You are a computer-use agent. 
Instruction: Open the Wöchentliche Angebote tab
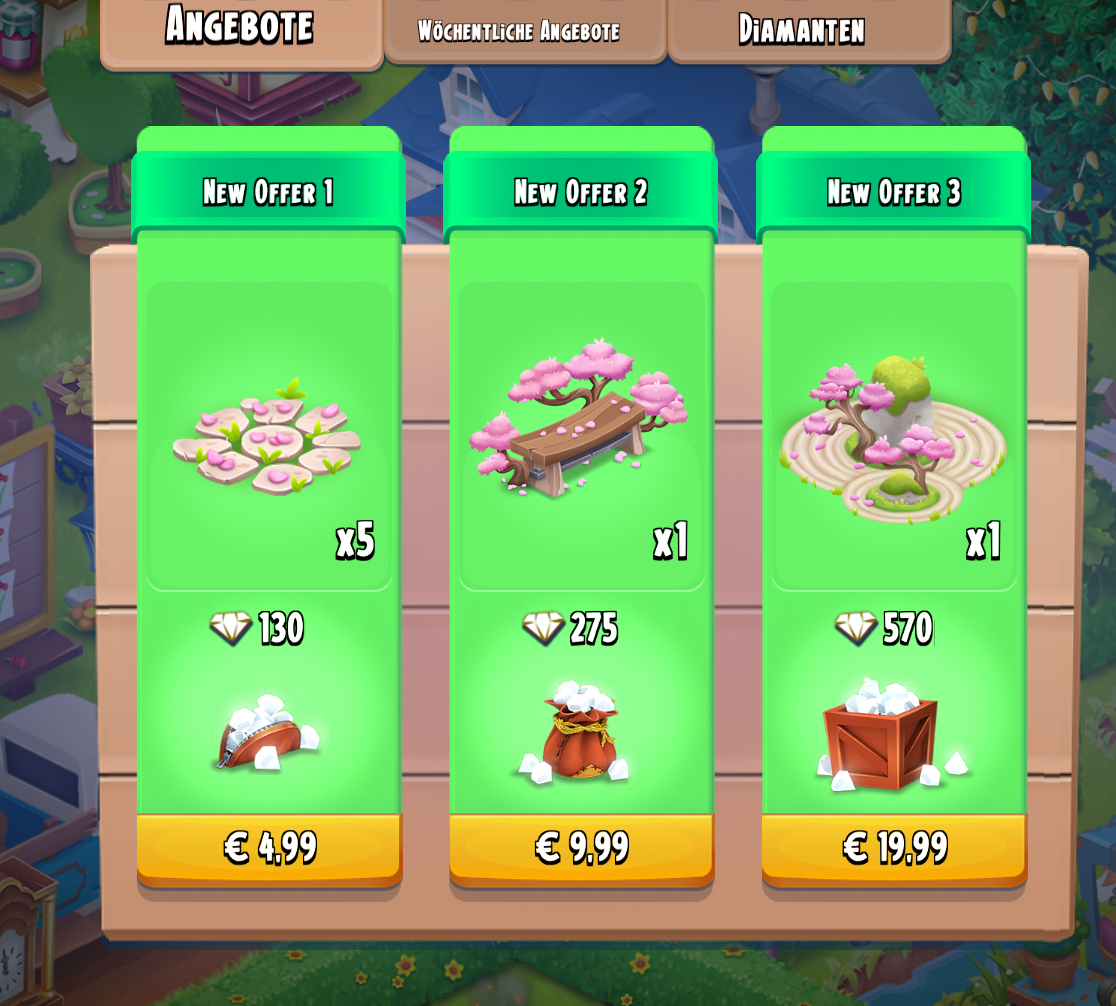point(520,30)
